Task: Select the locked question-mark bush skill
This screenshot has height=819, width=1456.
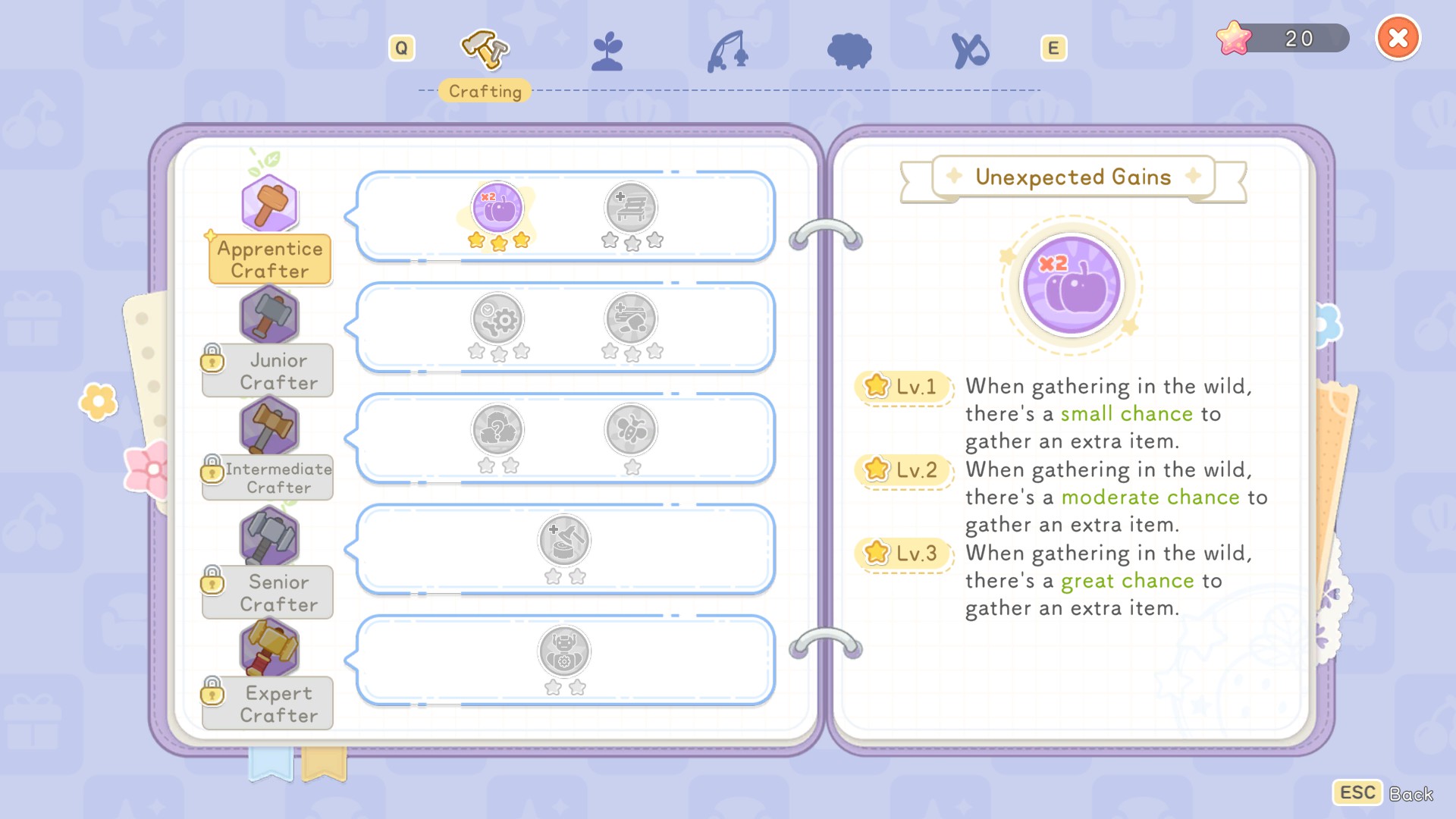Action: pos(497,430)
